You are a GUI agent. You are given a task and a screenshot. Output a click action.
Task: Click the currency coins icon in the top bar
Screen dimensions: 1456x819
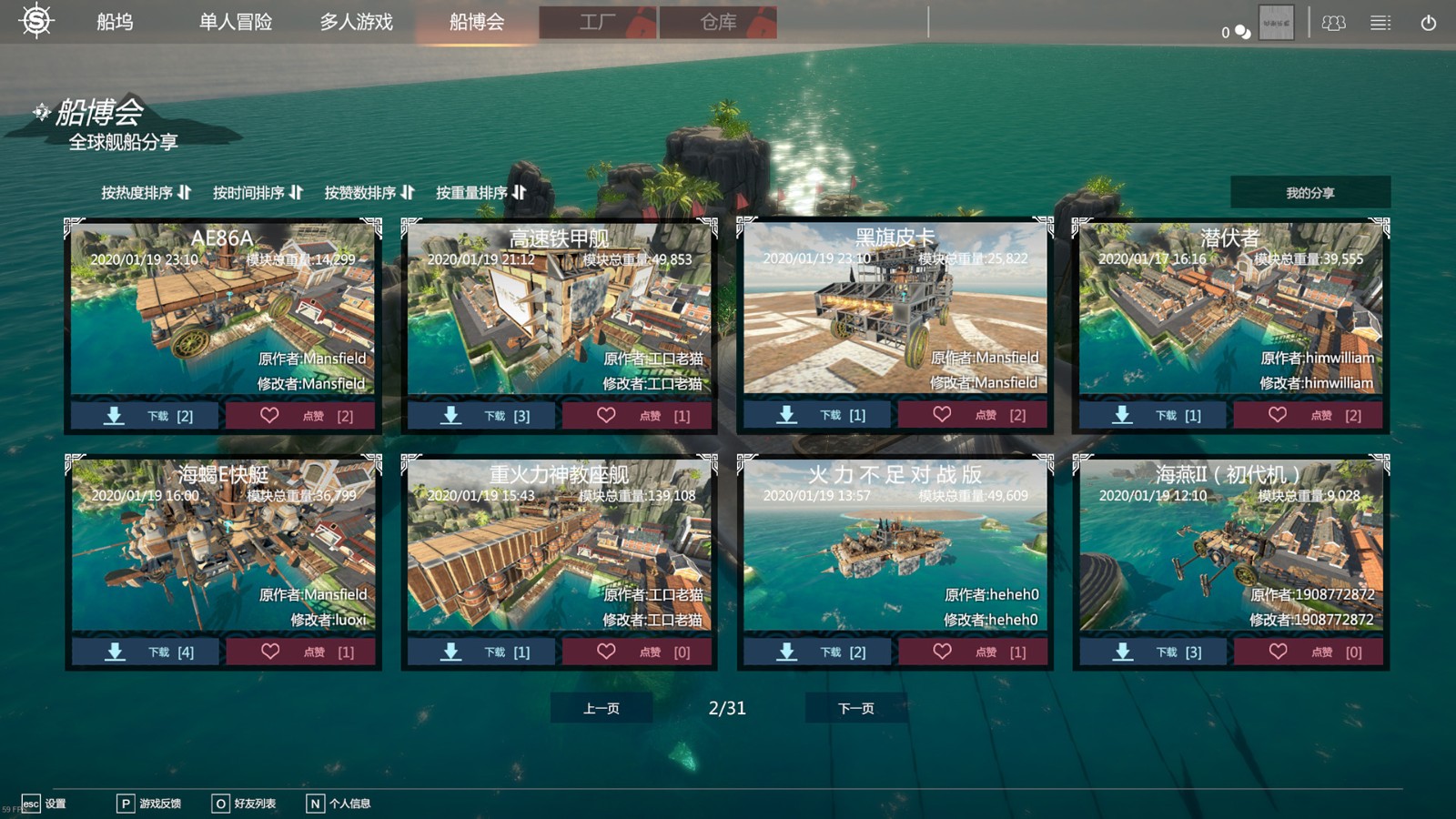[1239, 30]
